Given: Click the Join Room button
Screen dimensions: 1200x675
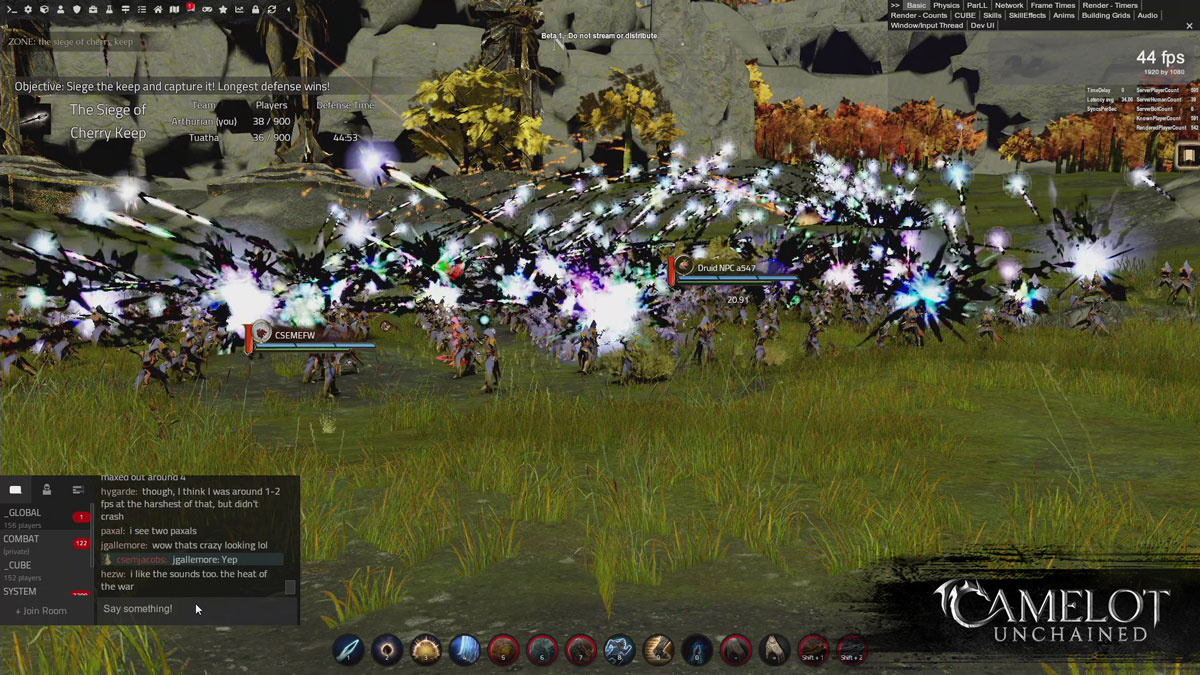Looking at the screenshot, I should (41, 611).
